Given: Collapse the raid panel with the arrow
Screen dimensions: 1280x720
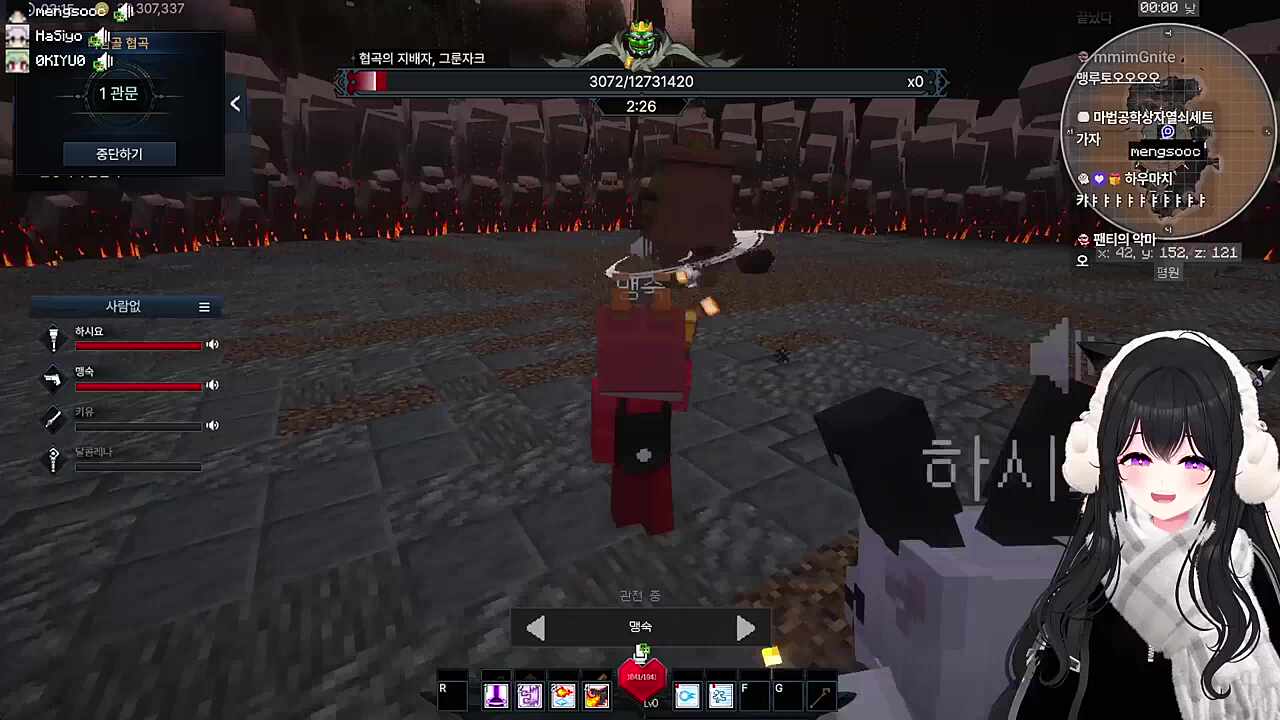Looking at the screenshot, I should [x=235, y=103].
